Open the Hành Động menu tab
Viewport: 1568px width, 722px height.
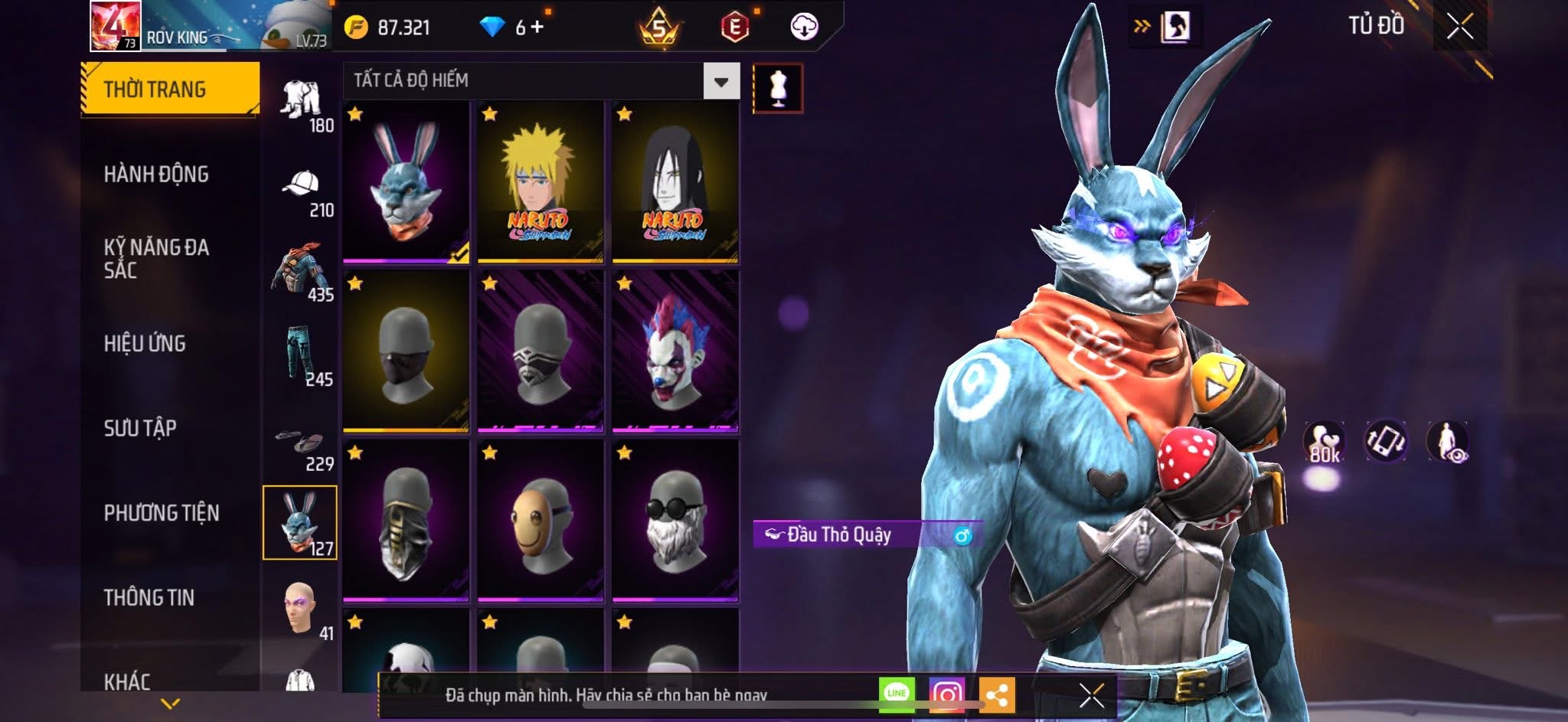click(156, 175)
